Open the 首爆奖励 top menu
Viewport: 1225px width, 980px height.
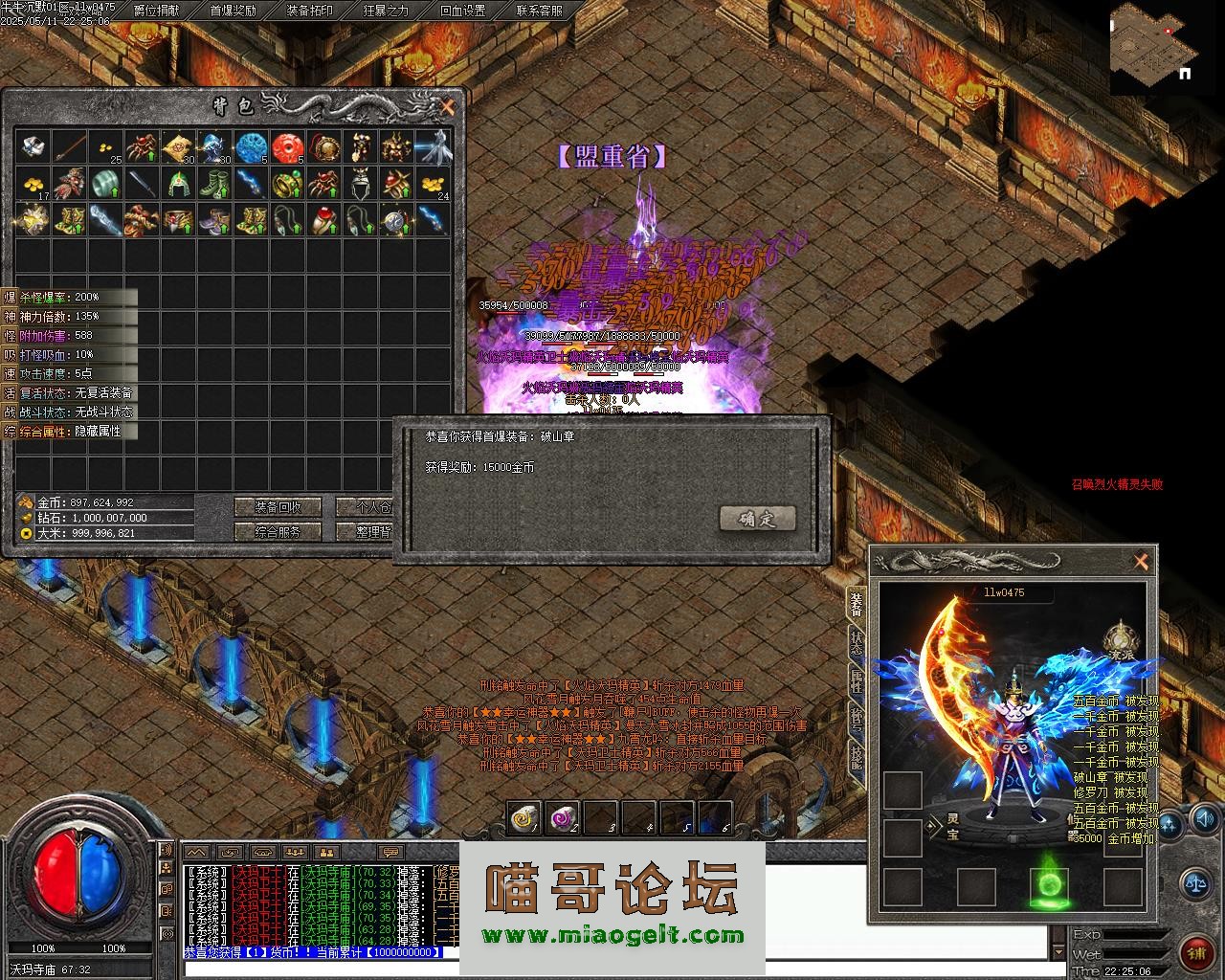click(x=234, y=11)
